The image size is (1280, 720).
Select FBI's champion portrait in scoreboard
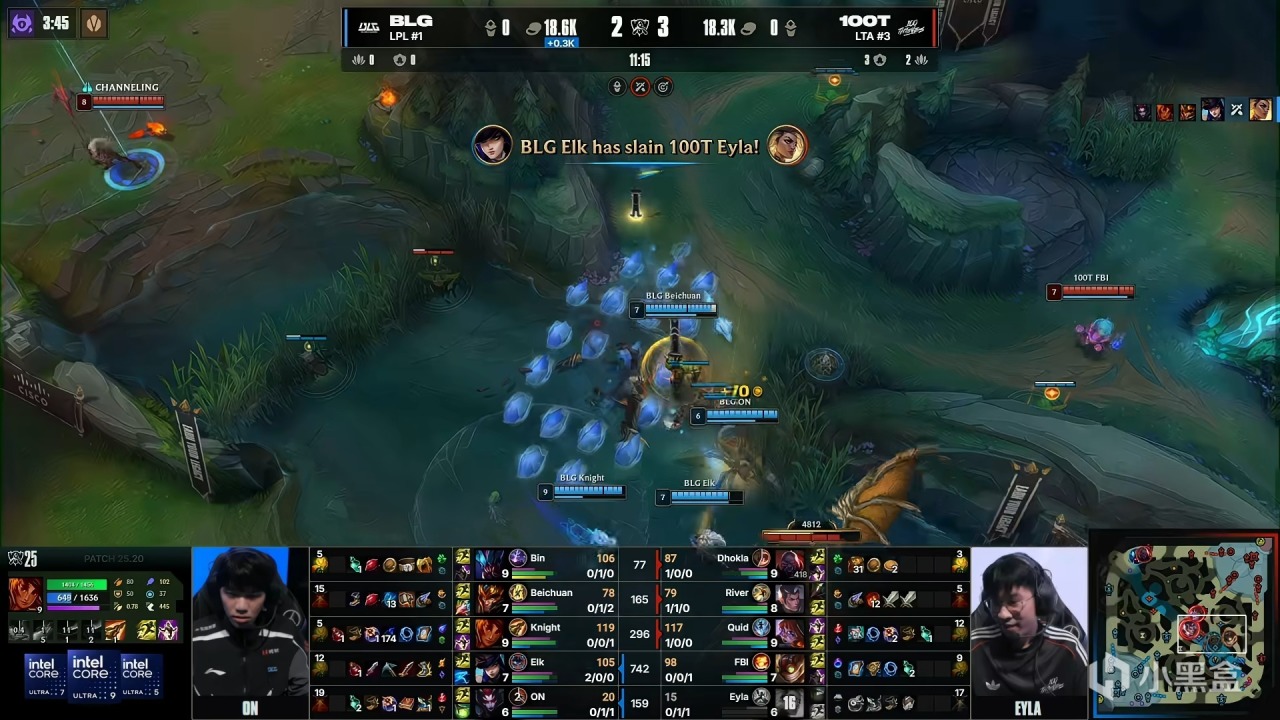[x=790, y=668]
